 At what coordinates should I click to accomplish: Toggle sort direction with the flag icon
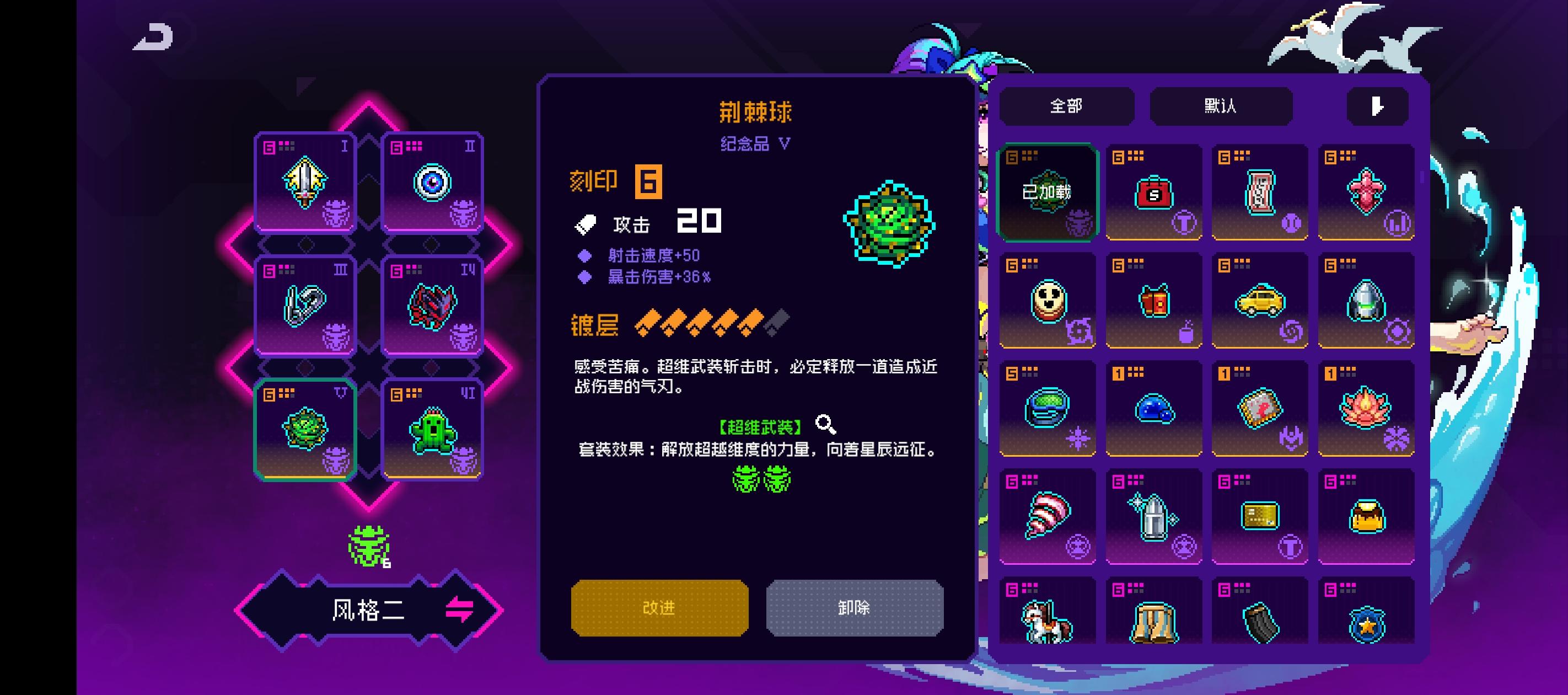pyautogui.click(x=1377, y=106)
